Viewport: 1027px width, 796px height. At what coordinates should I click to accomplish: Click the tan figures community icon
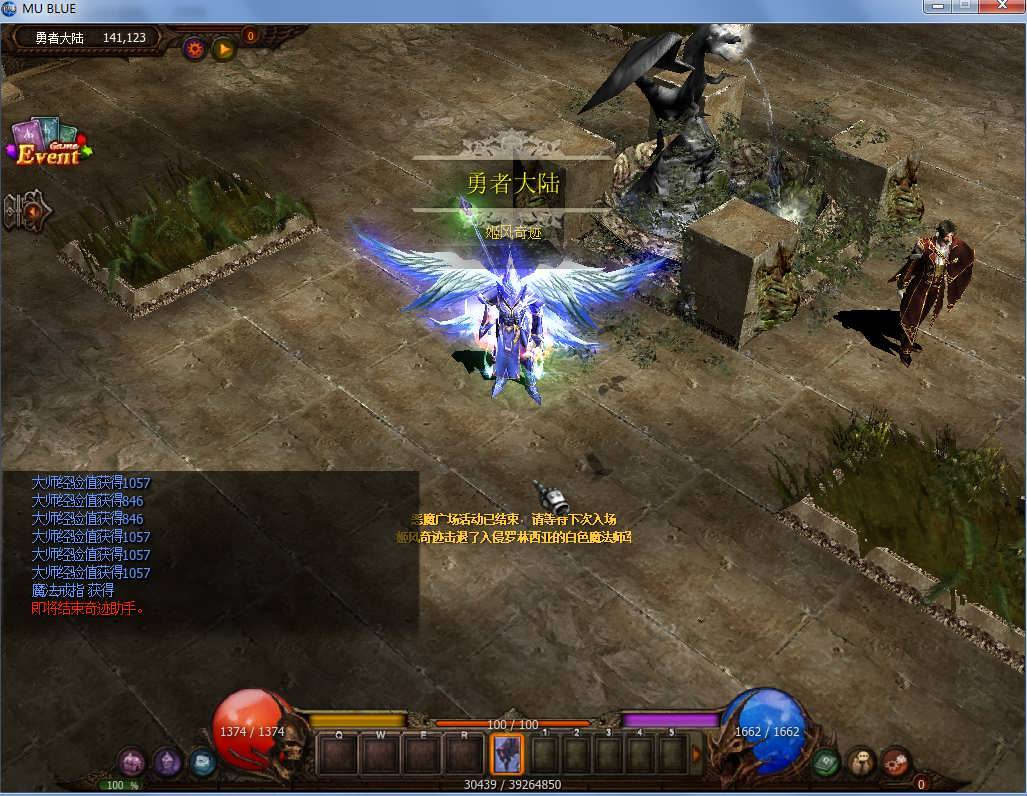pos(861,762)
